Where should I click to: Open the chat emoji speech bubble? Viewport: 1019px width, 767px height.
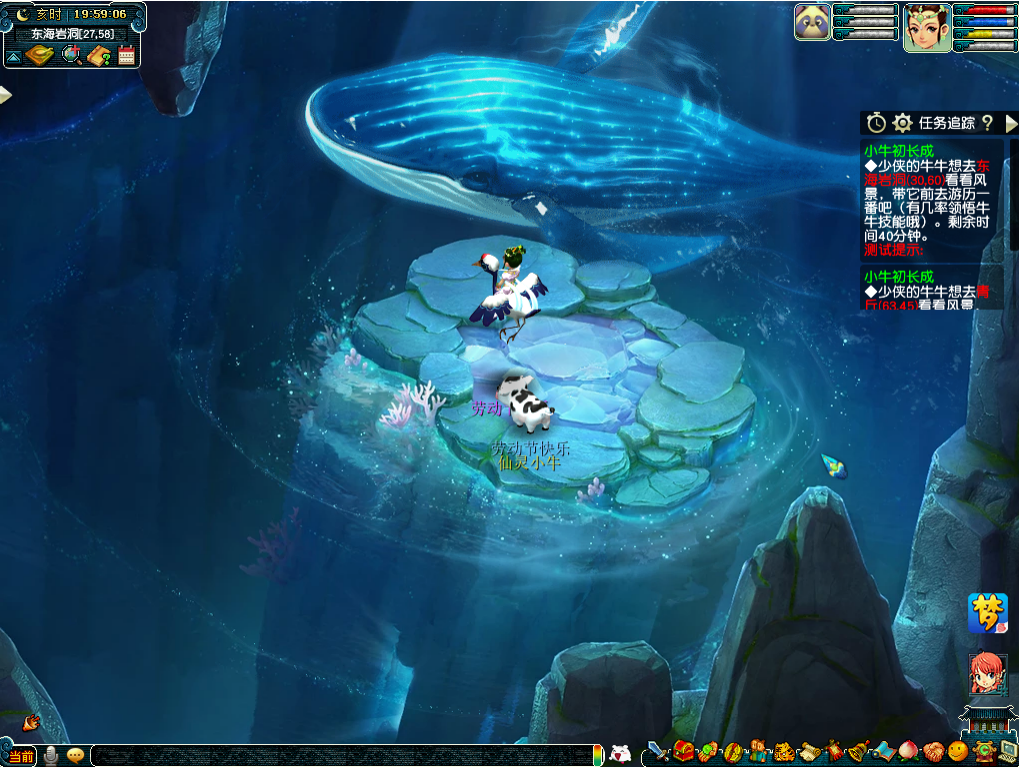click(x=75, y=755)
